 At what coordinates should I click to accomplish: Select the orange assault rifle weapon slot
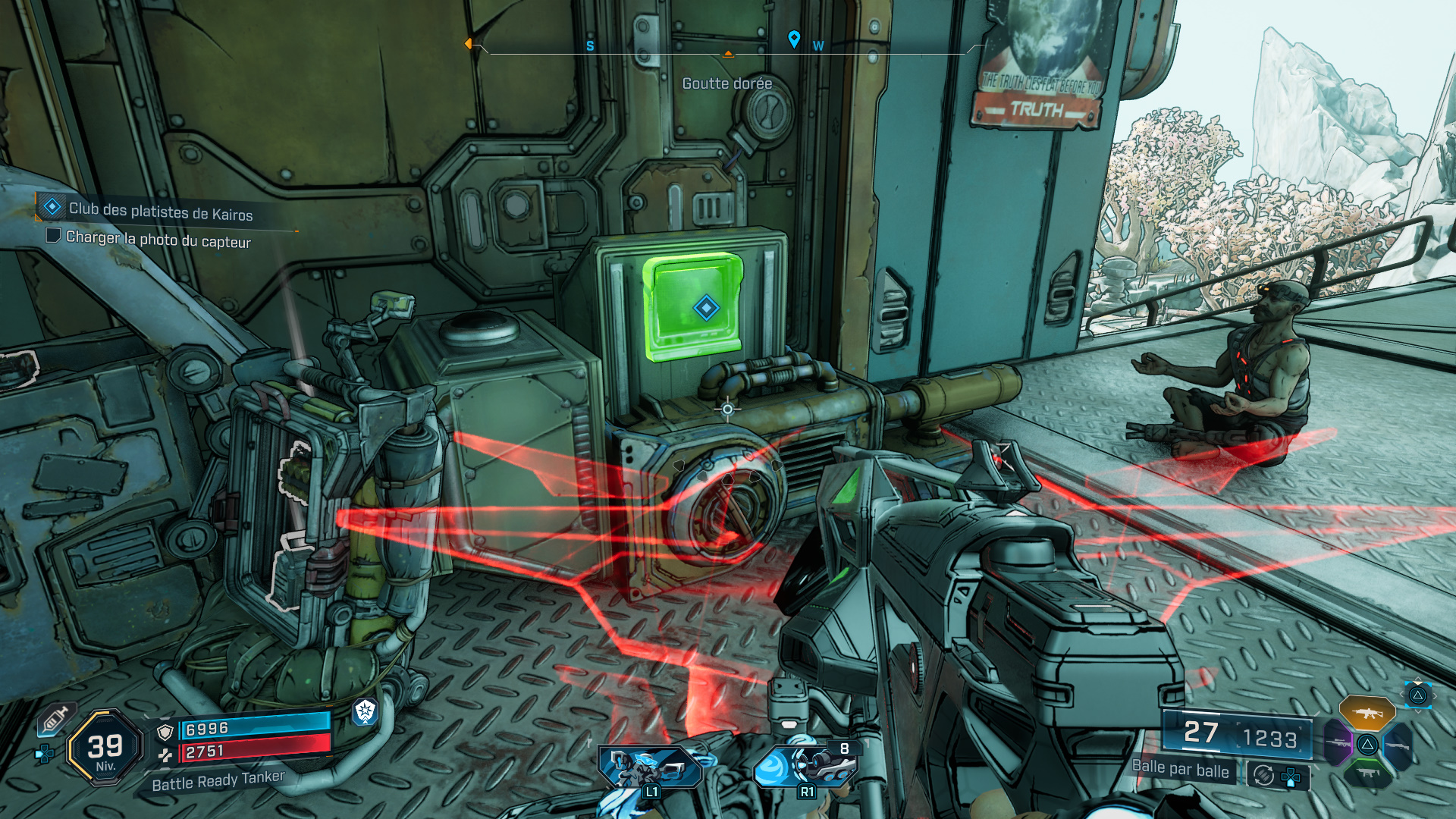(x=1367, y=713)
